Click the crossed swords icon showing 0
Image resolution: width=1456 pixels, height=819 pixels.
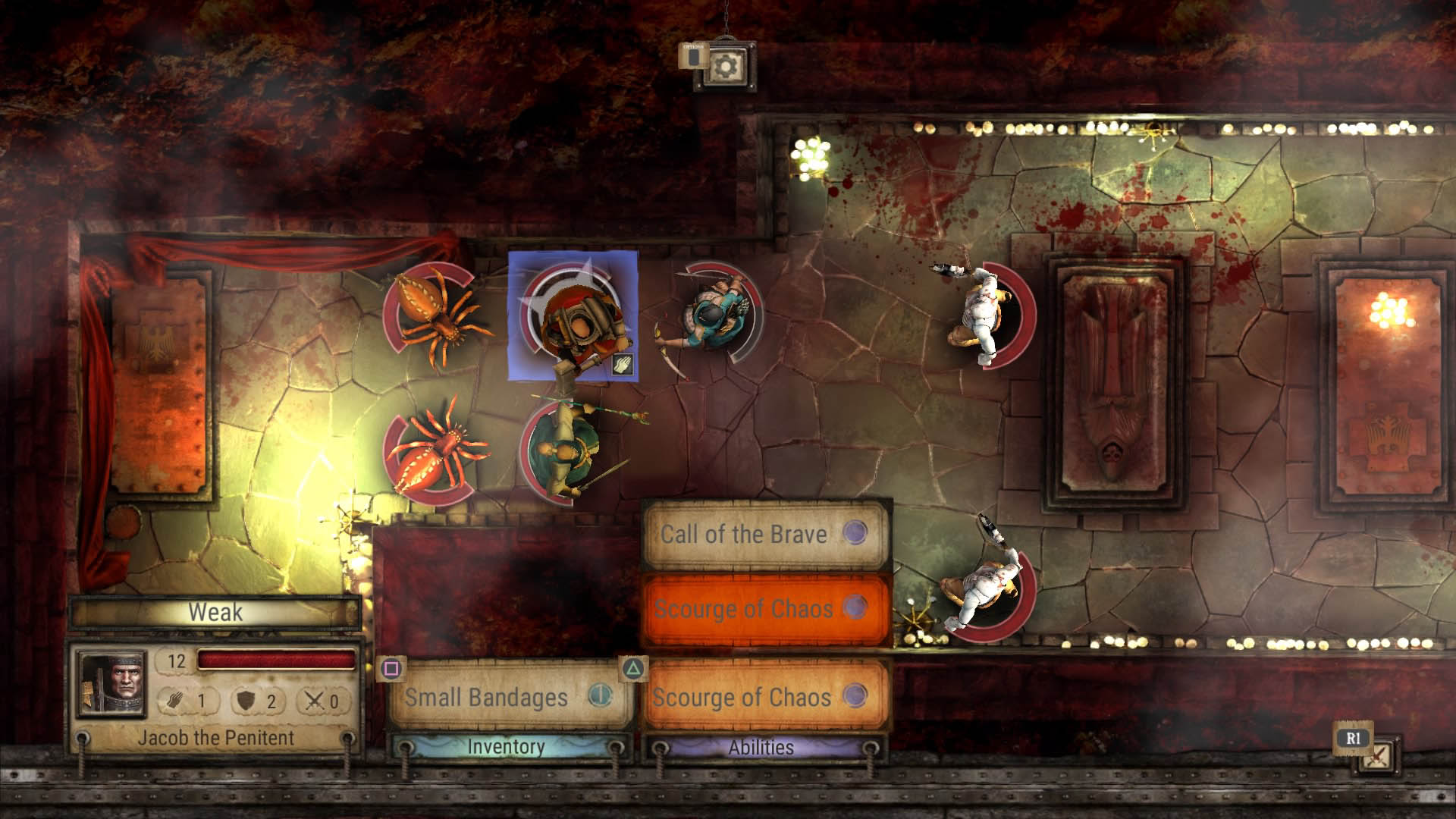pos(312,701)
